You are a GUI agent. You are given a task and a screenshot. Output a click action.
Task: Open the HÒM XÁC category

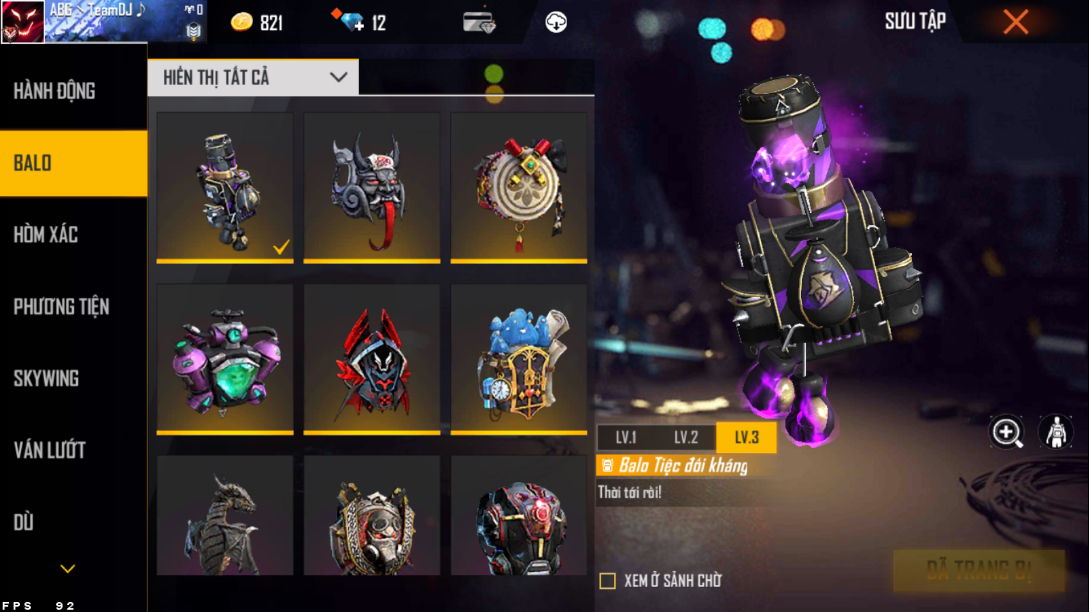pyautogui.click(x=46, y=235)
